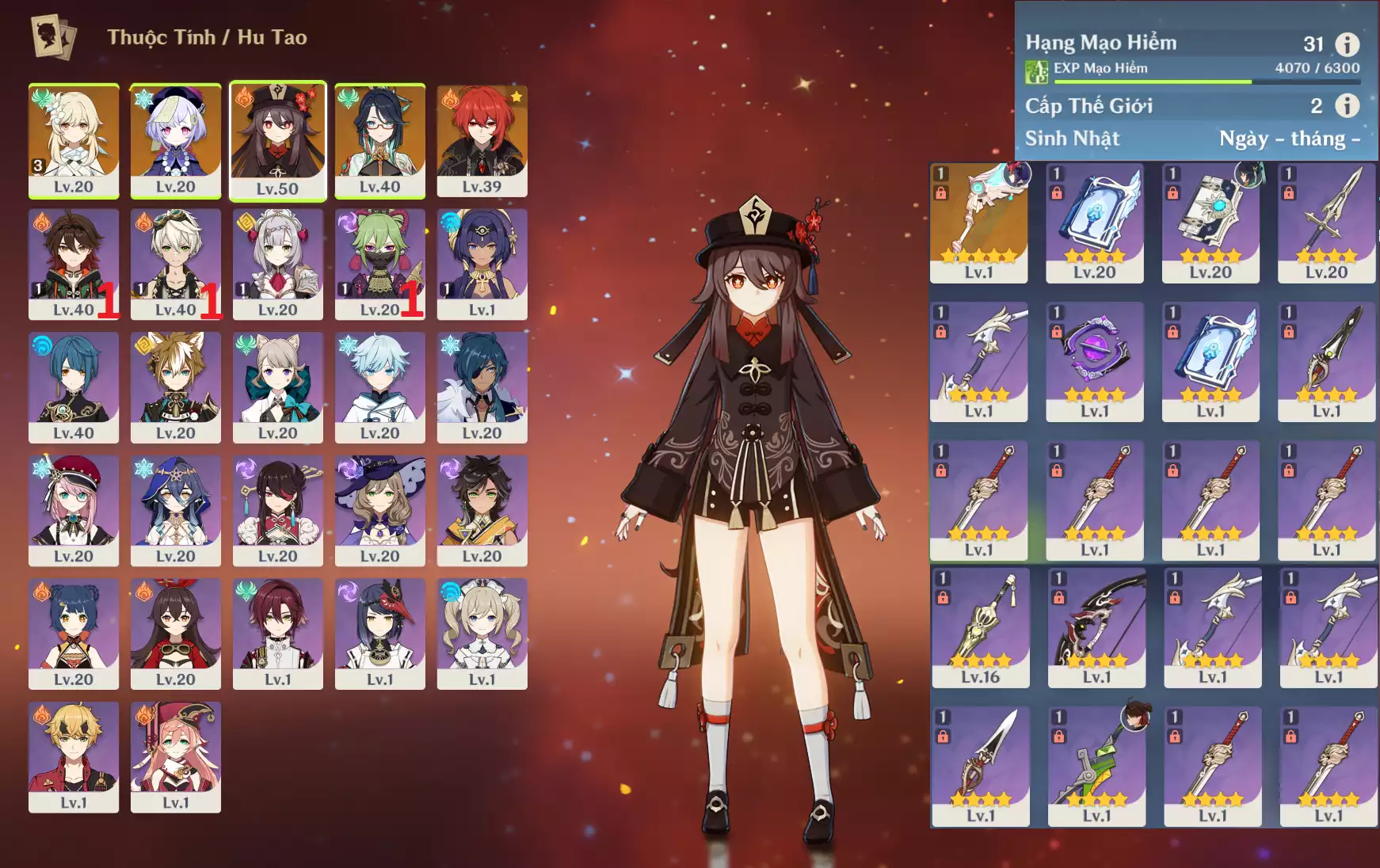Pick the Amber Lv.20 character card
The height and width of the screenshot is (868, 1380).
(175, 634)
